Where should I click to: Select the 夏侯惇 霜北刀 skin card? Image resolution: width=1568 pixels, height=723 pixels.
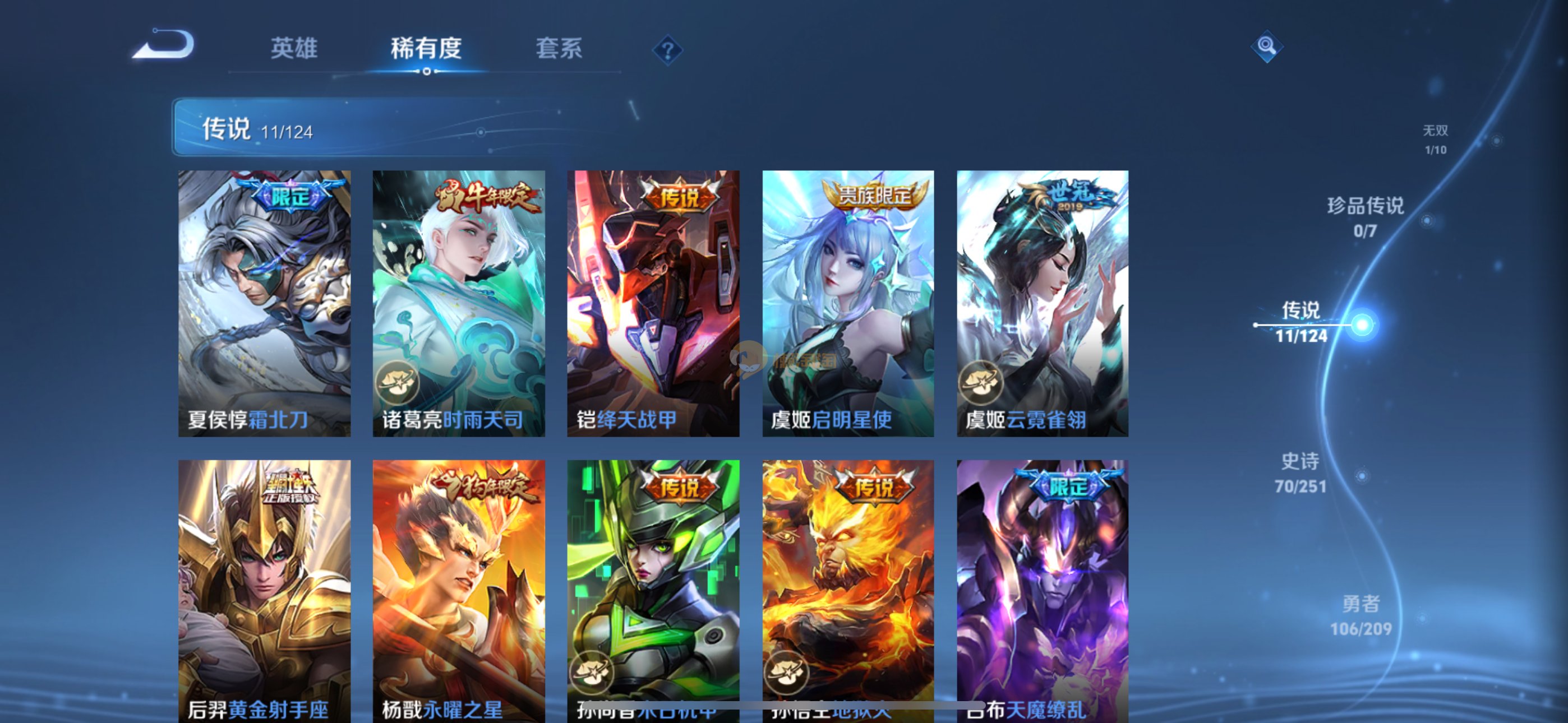pos(264,303)
